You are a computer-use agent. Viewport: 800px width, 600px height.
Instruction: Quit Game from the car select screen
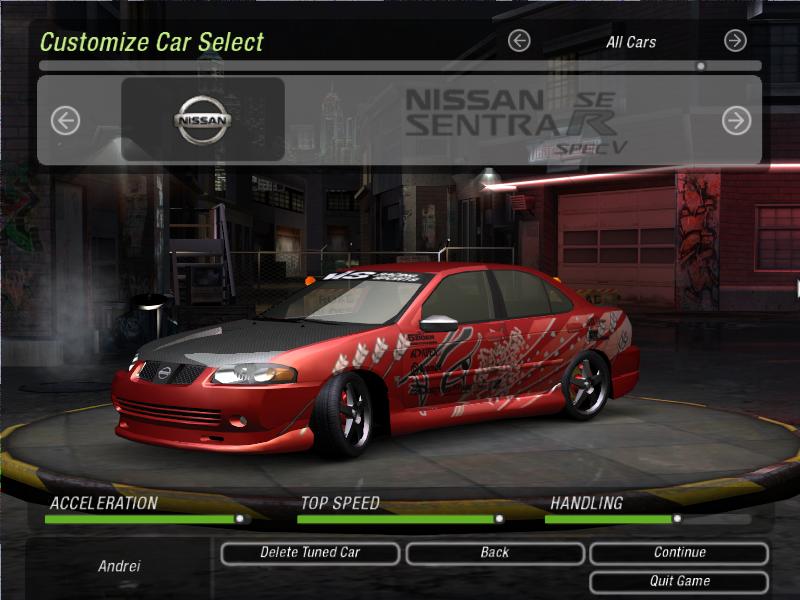tap(679, 581)
